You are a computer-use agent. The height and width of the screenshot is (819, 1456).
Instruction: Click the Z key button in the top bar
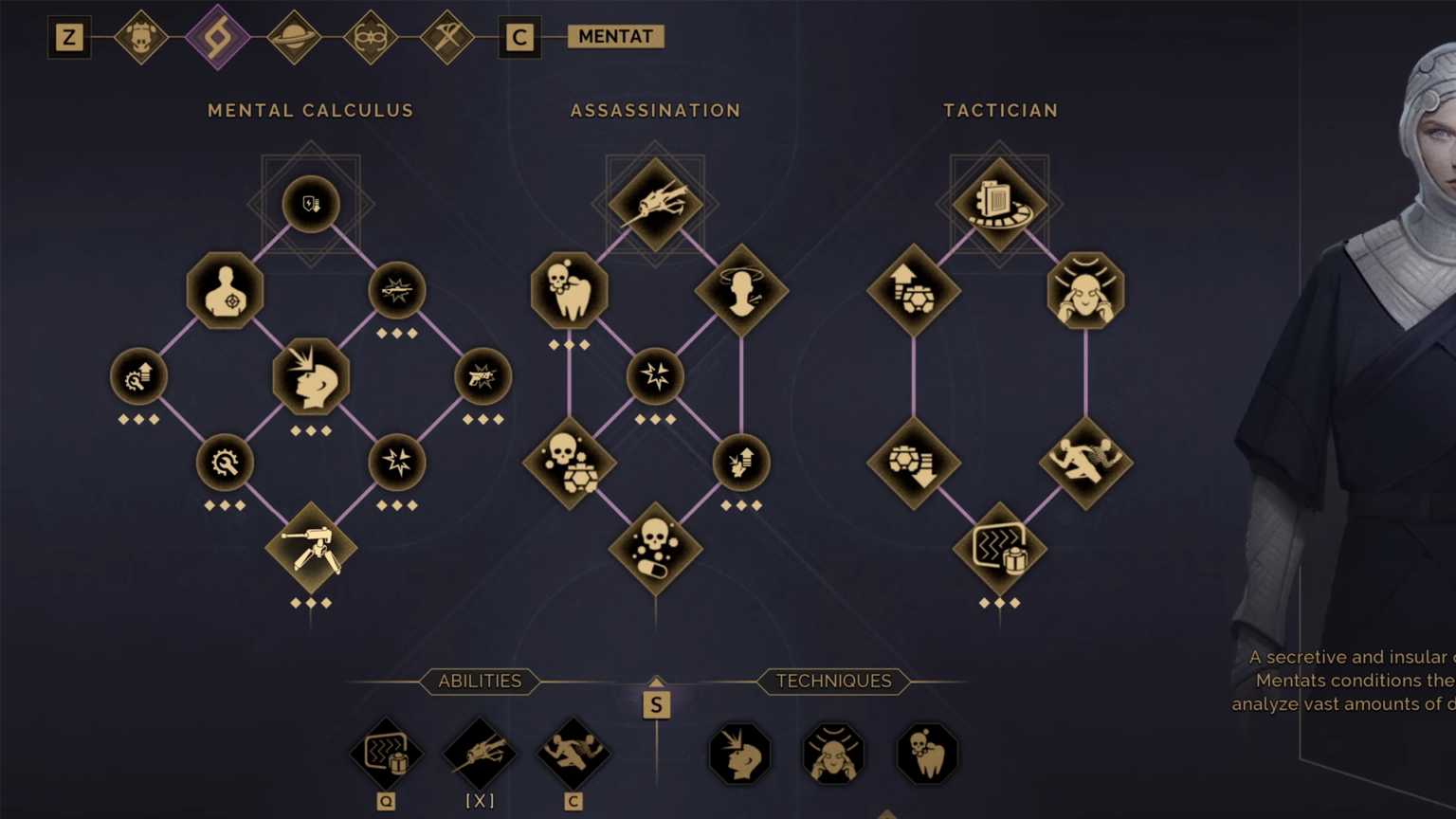(x=68, y=38)
